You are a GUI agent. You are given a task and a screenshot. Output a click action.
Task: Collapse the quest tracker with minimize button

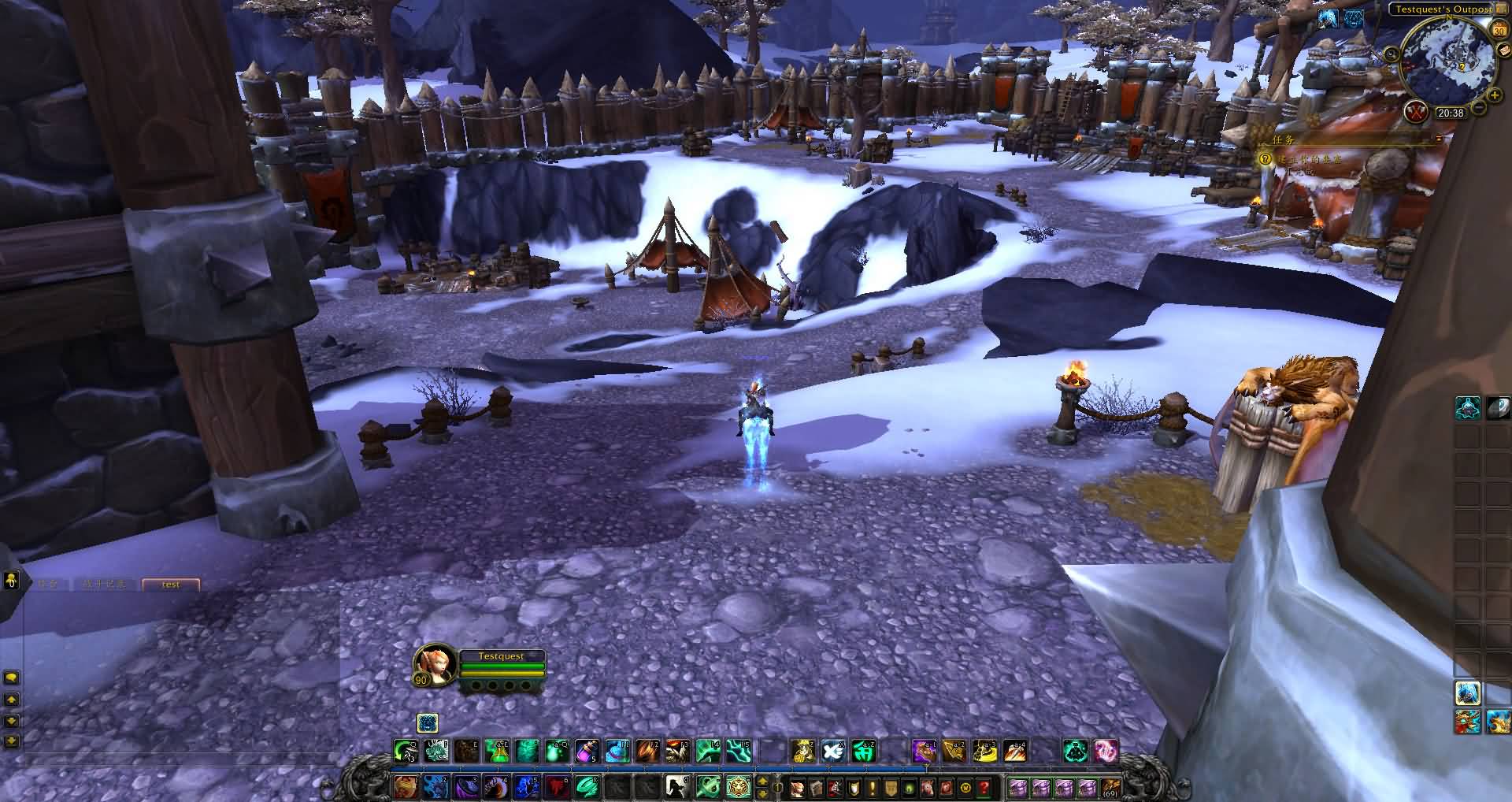(x=1439, y=139)
